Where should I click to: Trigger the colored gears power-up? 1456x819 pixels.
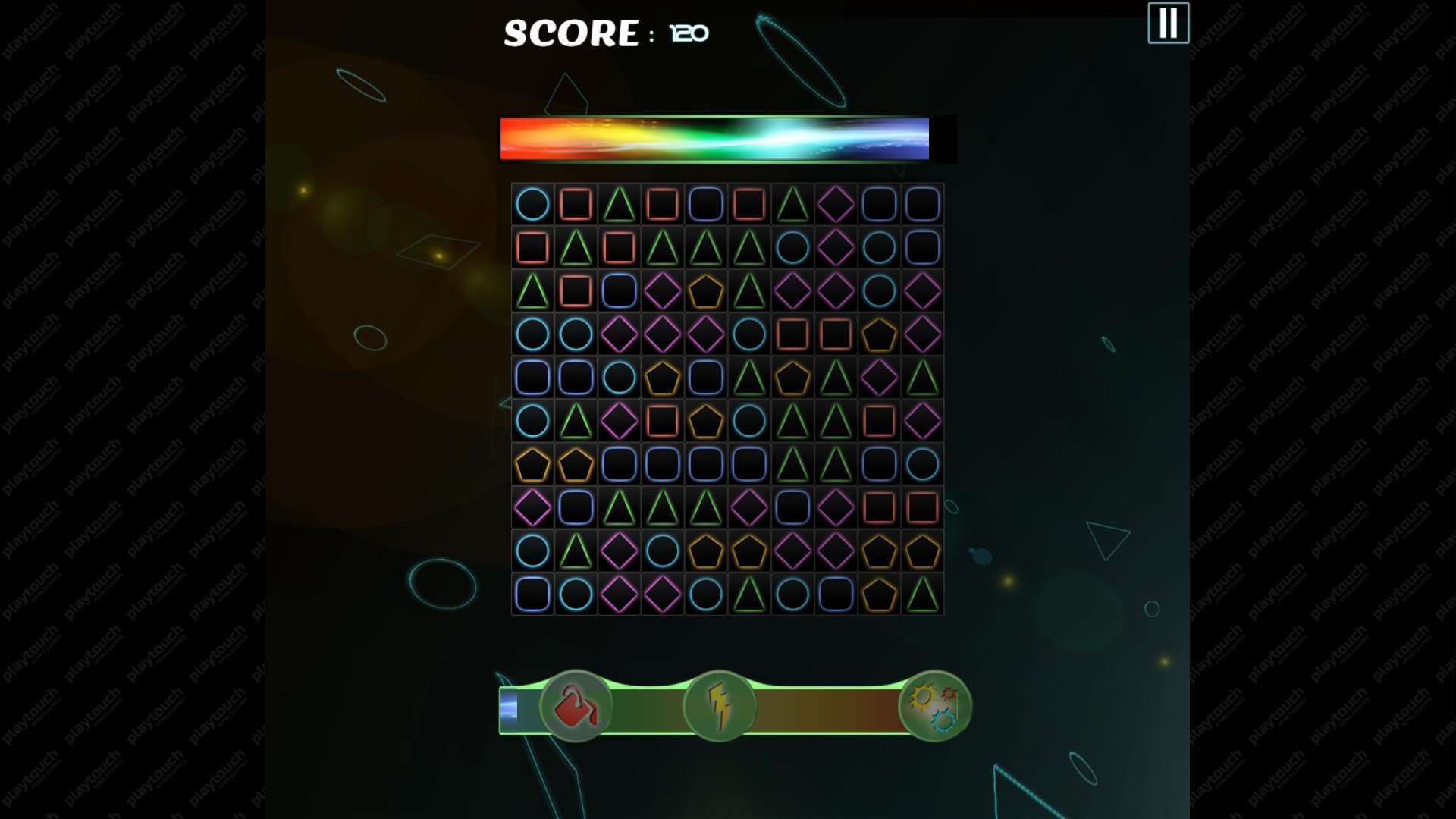pyautogui.click(x=934, y=707)
